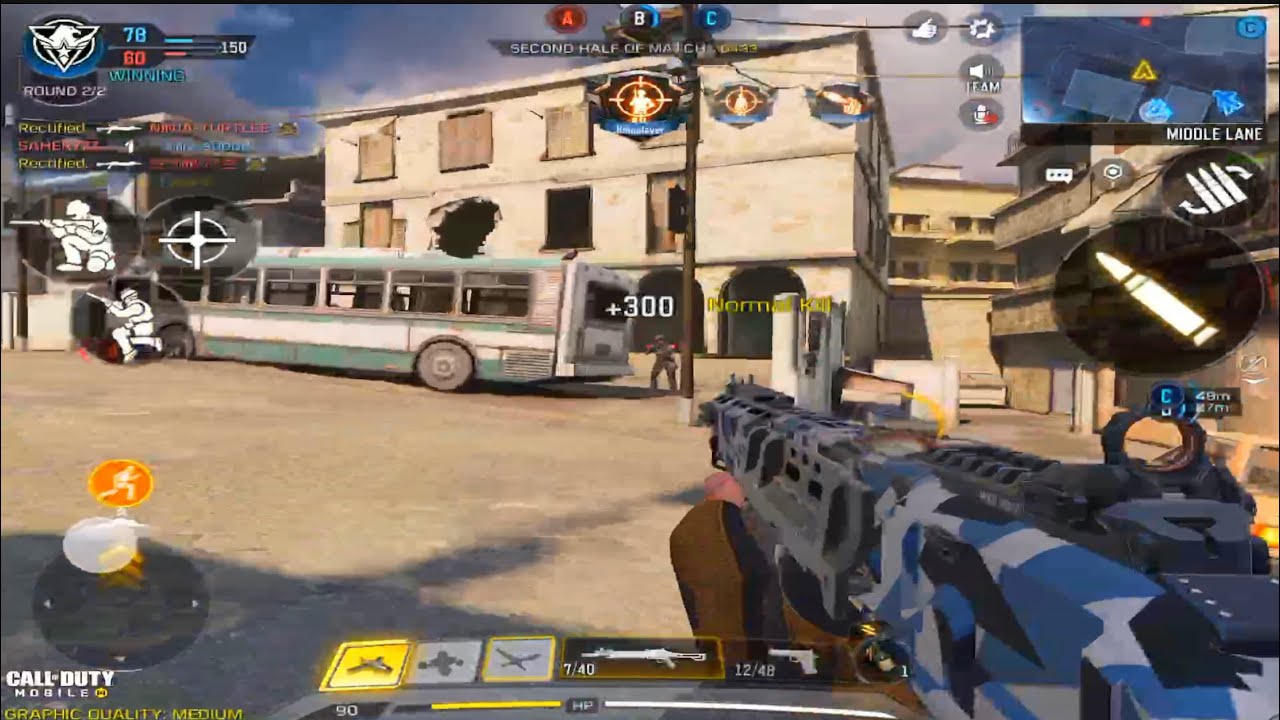Tap the thumbs-up like icon
The height and width of the screenshot is (720, 1280).
pyautogui.click(x=925, y=28)
